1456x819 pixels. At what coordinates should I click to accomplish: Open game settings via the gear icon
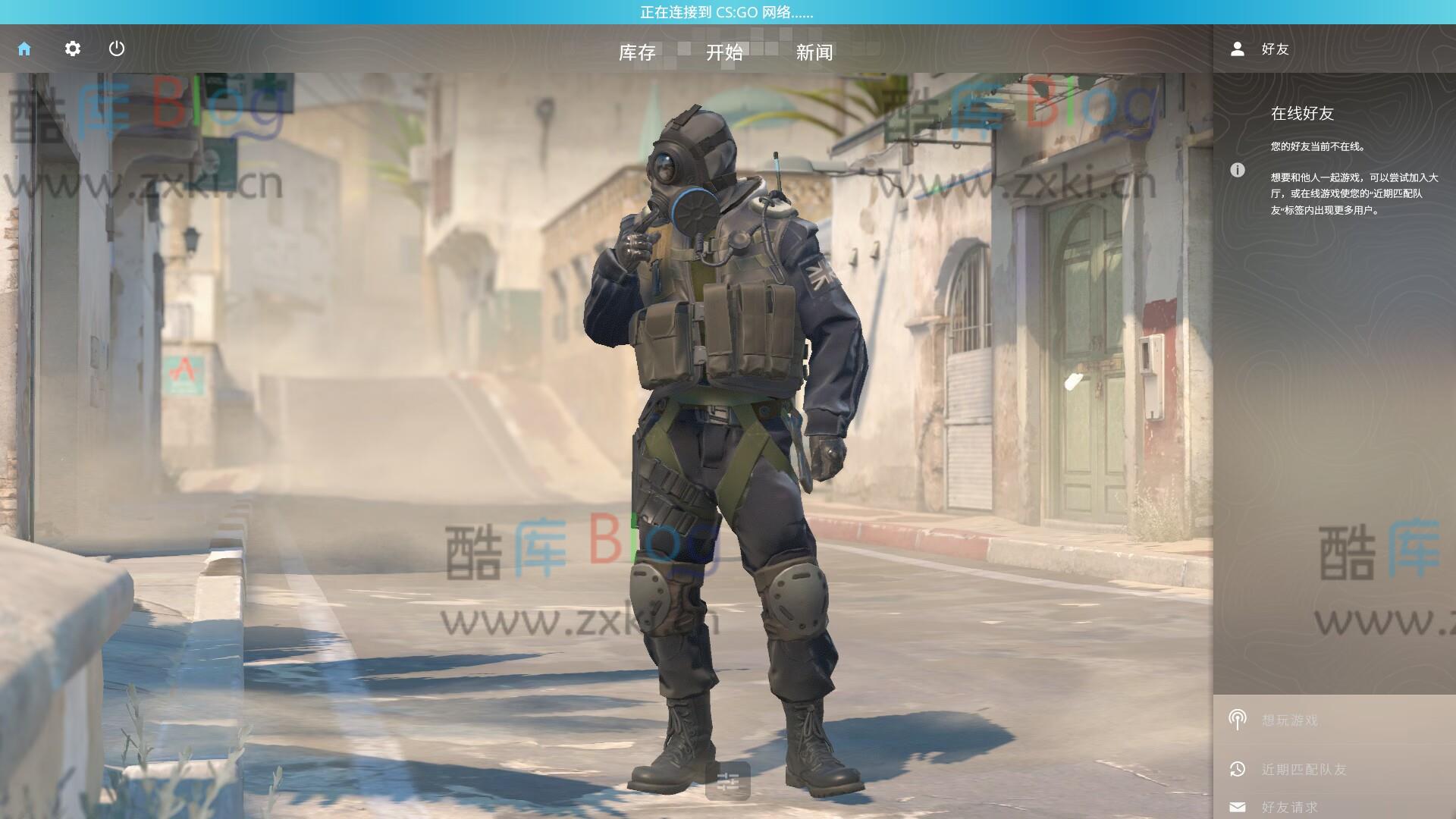72,49
